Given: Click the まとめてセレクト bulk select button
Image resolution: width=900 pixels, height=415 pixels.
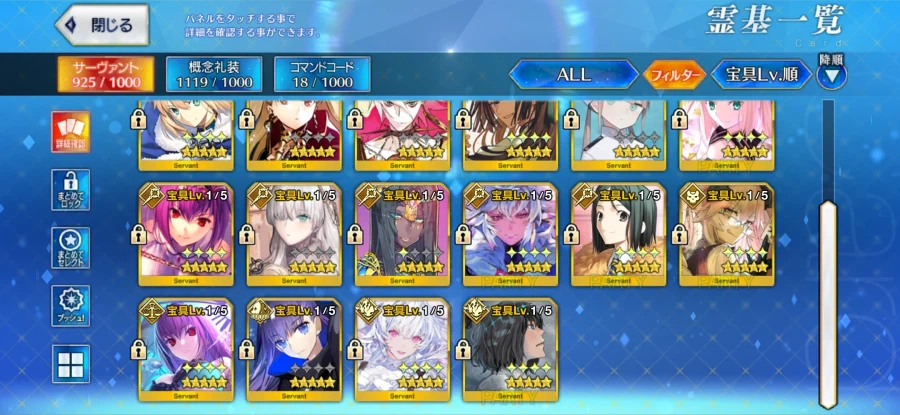Looking at the screenshot, I should pyautogui.click(x=71, y=247).
